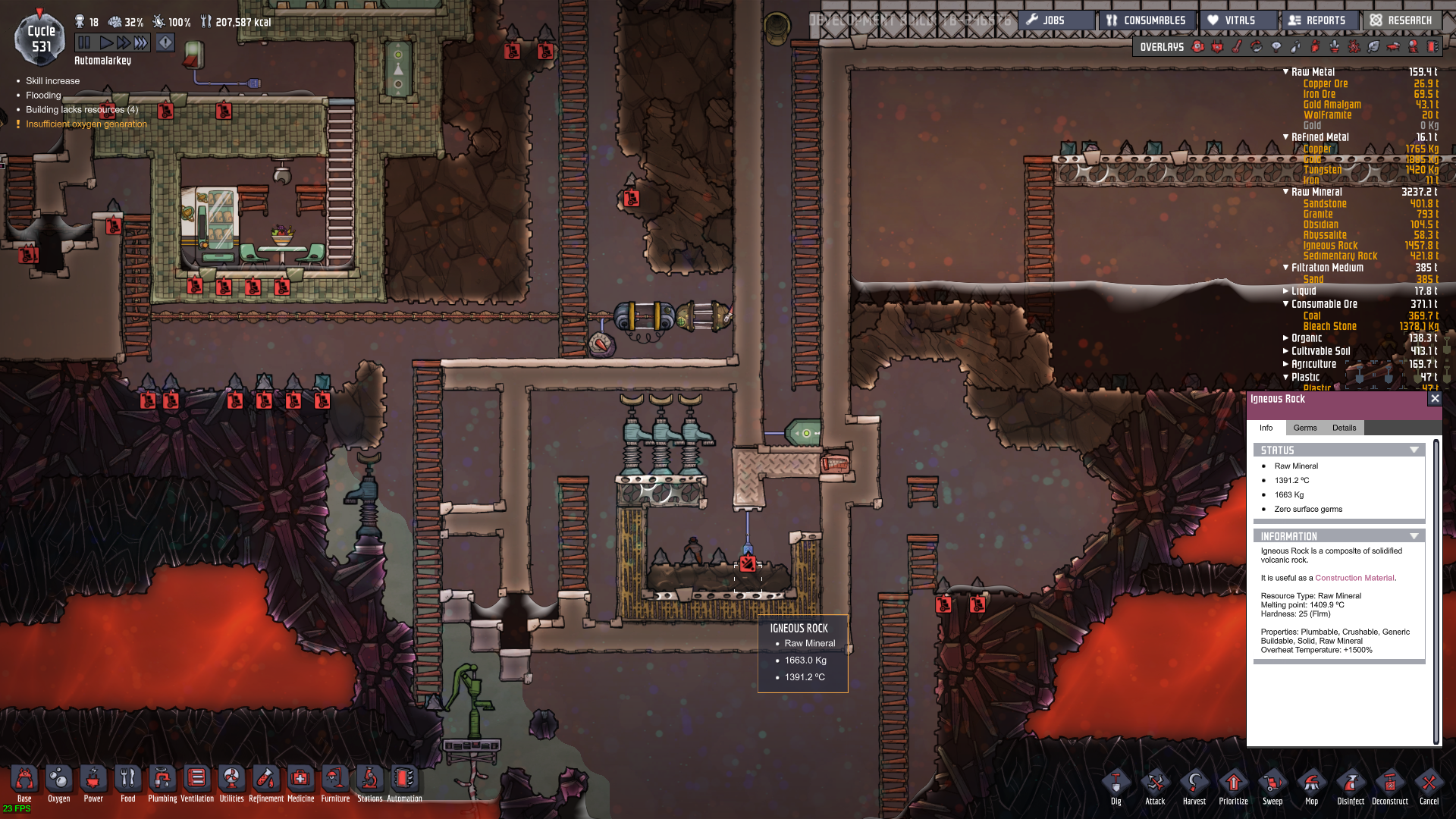Open the Automation build category
Screen dimensions: 1456x819
(x=404, y=782)
